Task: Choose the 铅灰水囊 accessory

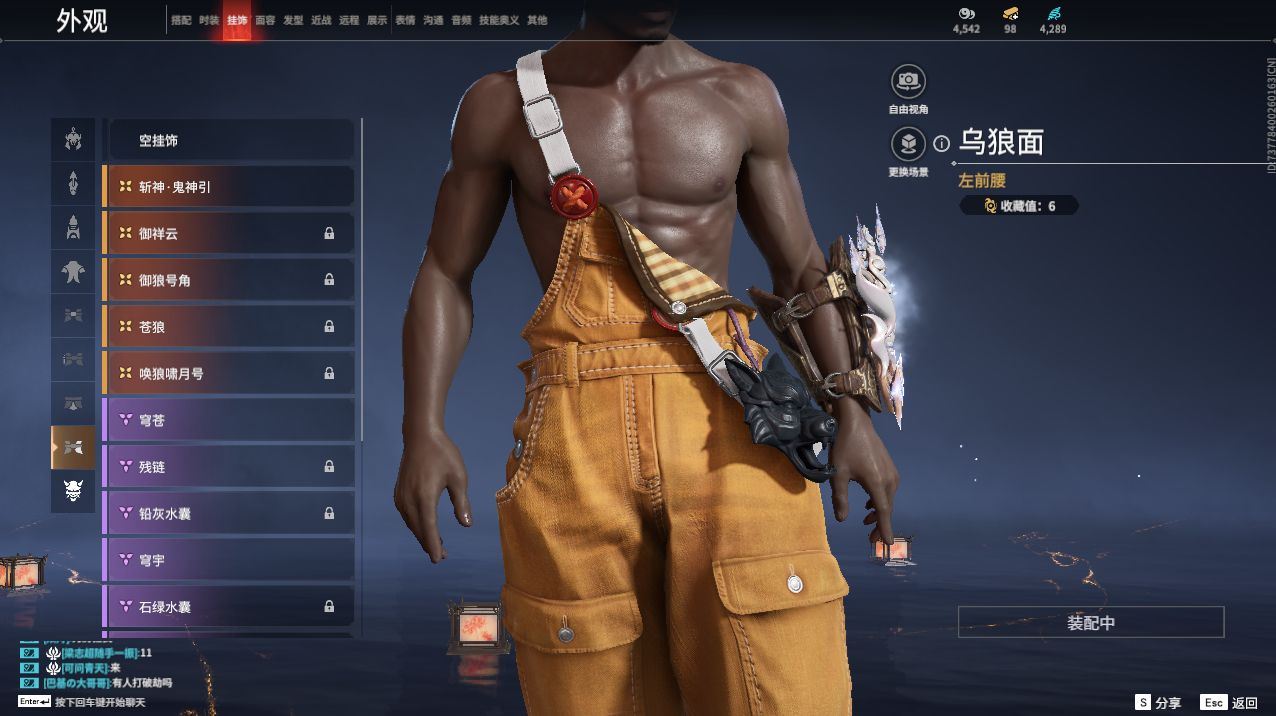Action: [229, 513]
